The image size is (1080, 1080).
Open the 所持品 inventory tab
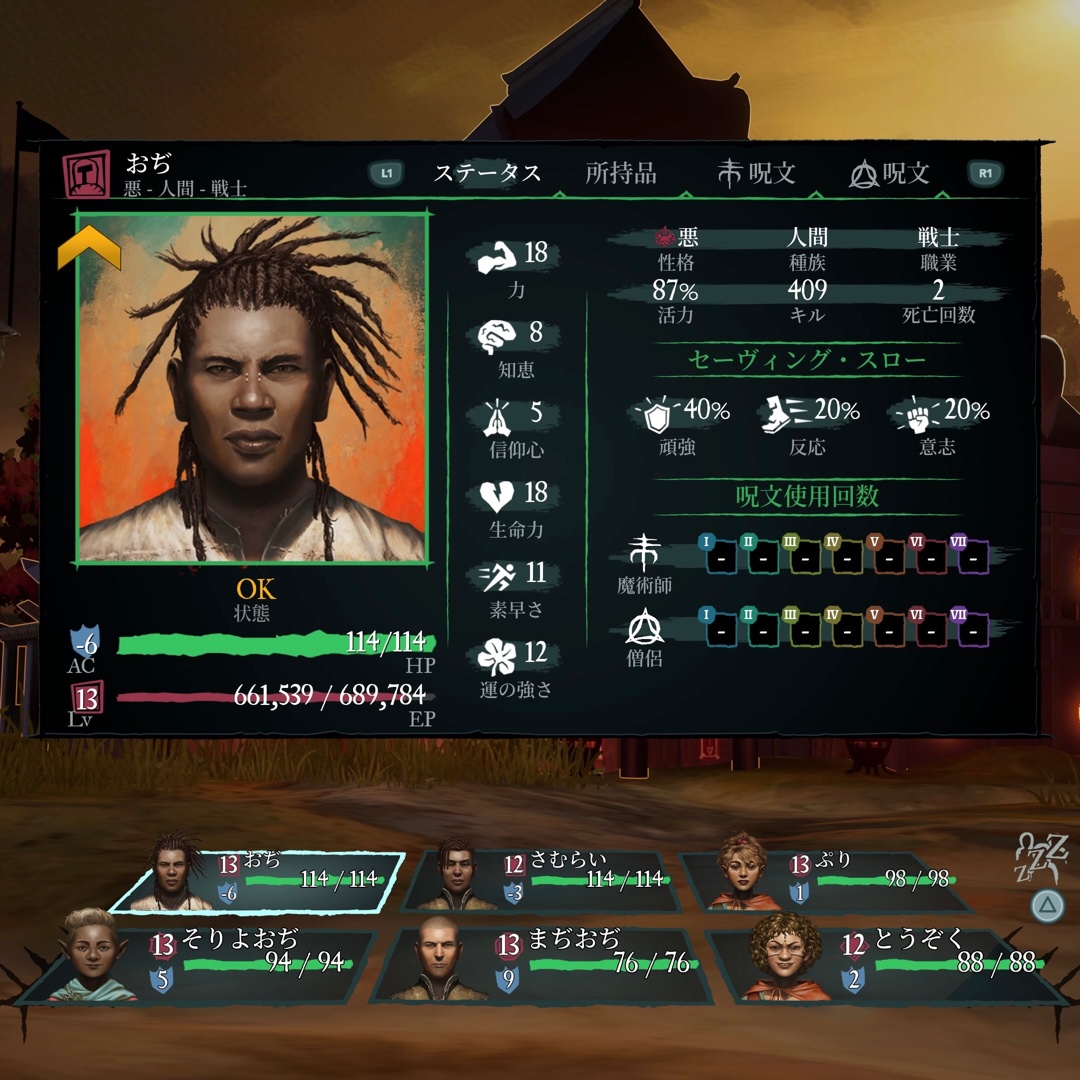[621, 173]
